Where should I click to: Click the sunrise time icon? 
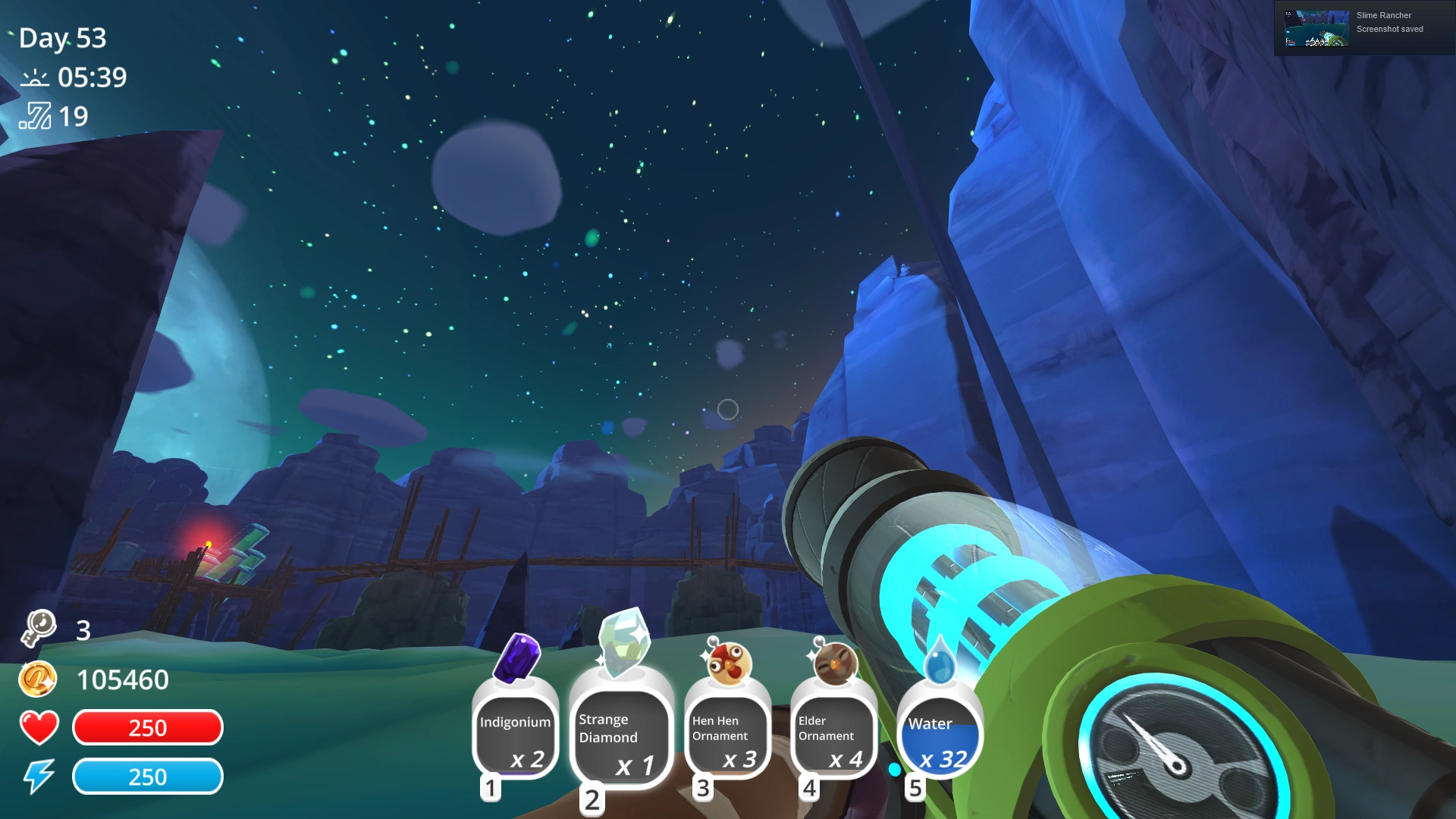36,77
